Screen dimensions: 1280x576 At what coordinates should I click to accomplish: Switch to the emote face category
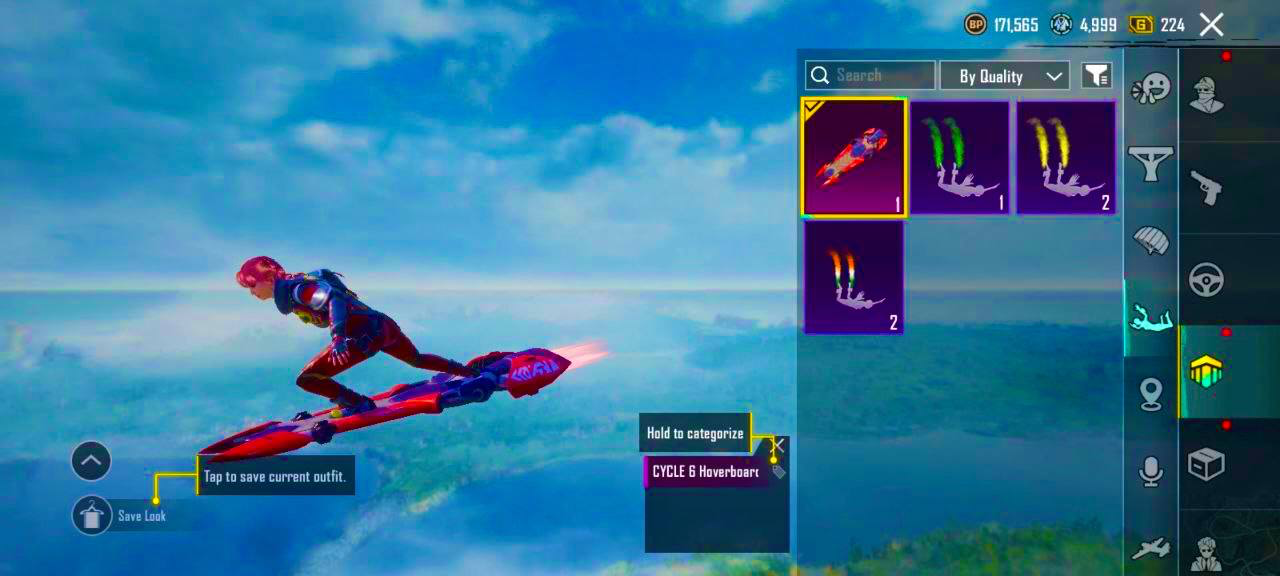coord(1151,90)
